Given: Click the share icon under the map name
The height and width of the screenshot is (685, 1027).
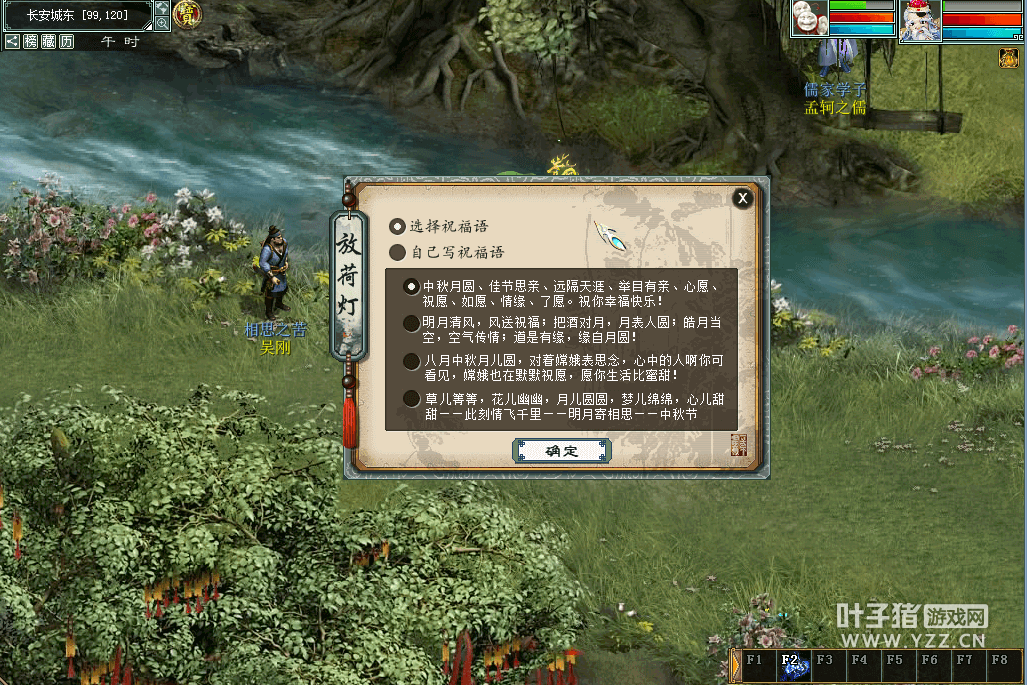Looking at the screenshot, I should tap(12, 41).
